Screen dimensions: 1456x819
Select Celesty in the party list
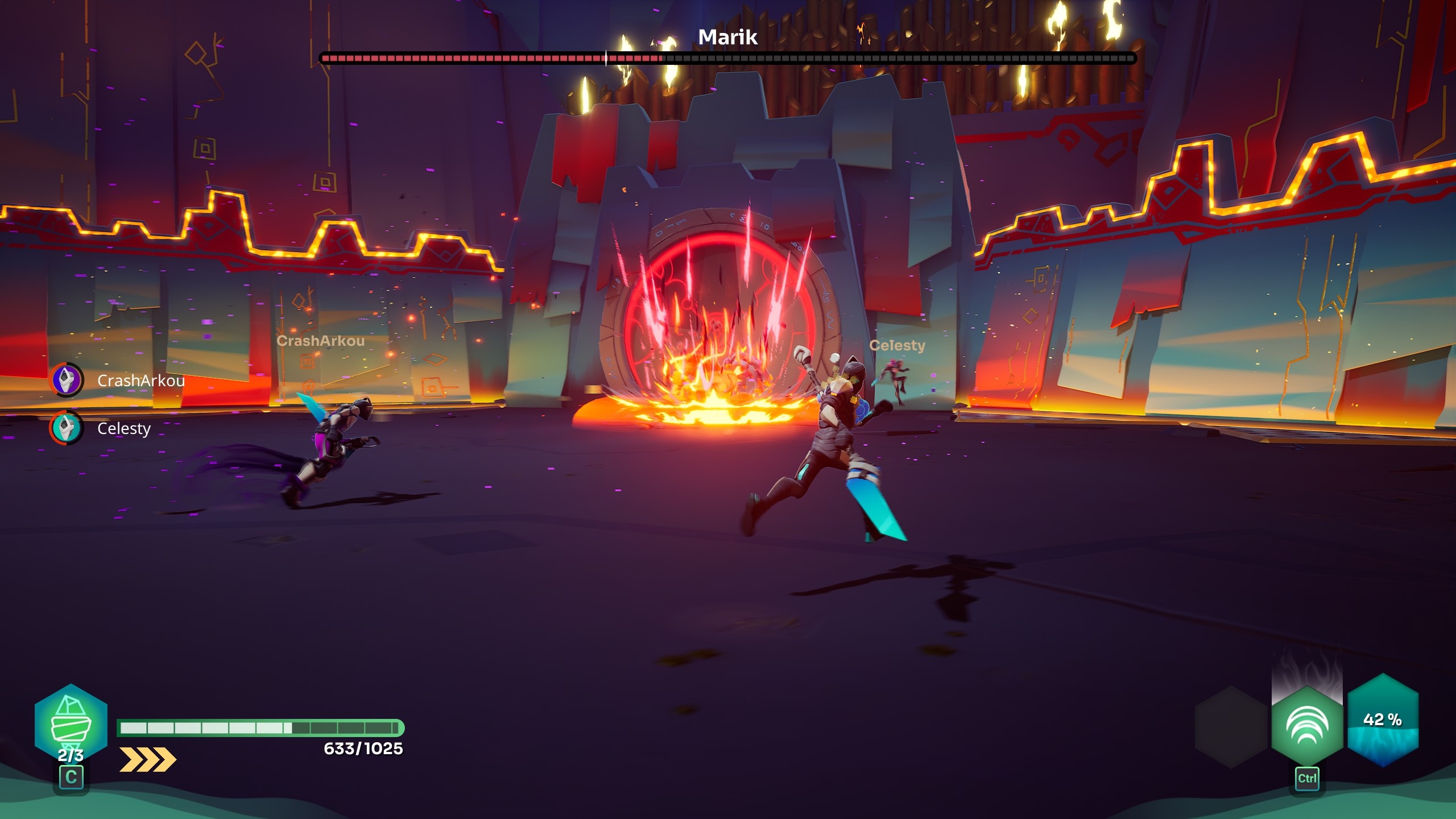123,428
